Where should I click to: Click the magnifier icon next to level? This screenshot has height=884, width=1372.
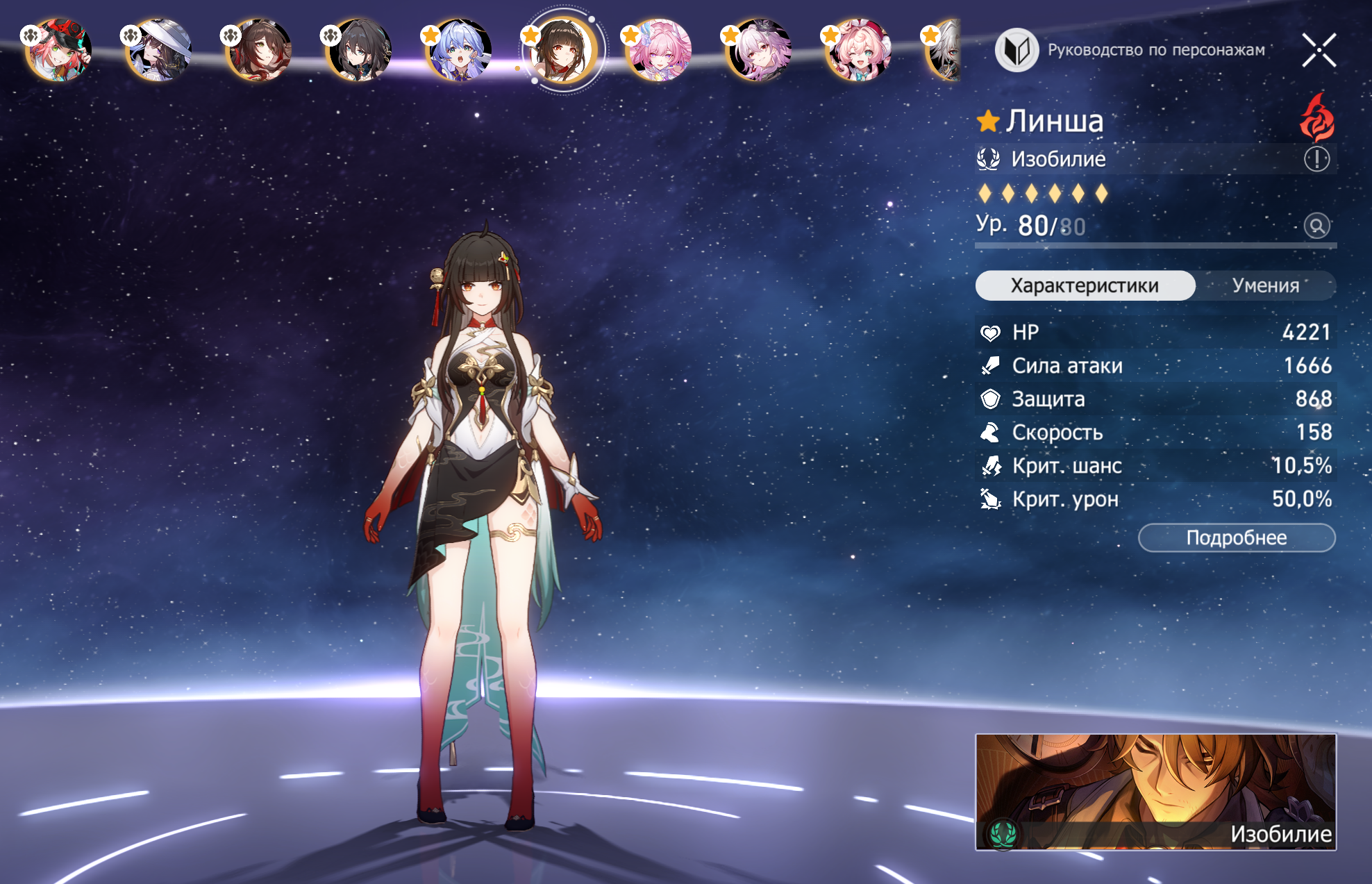click(1316, 226)
